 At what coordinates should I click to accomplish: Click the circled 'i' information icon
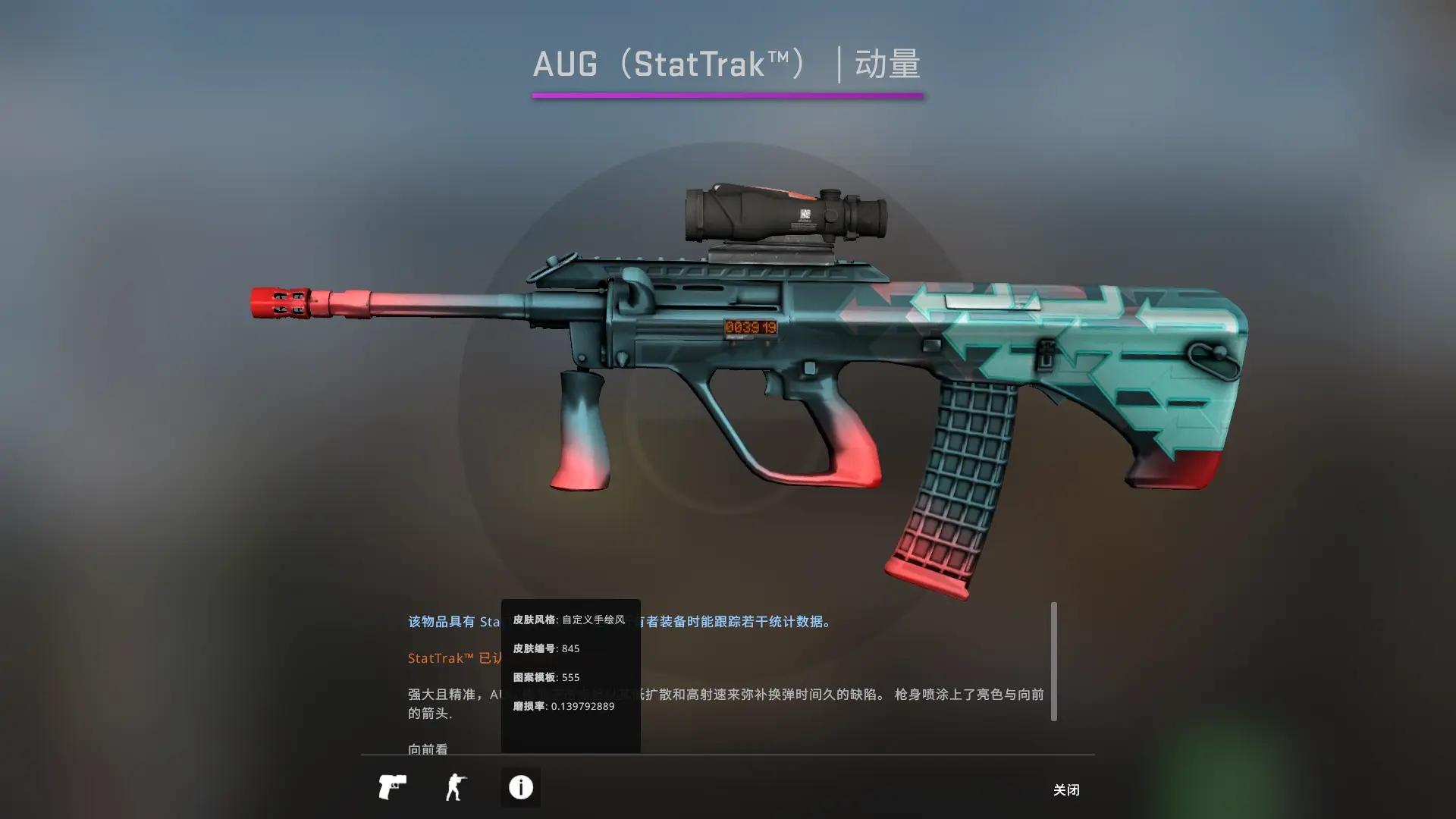coord(520,787)
